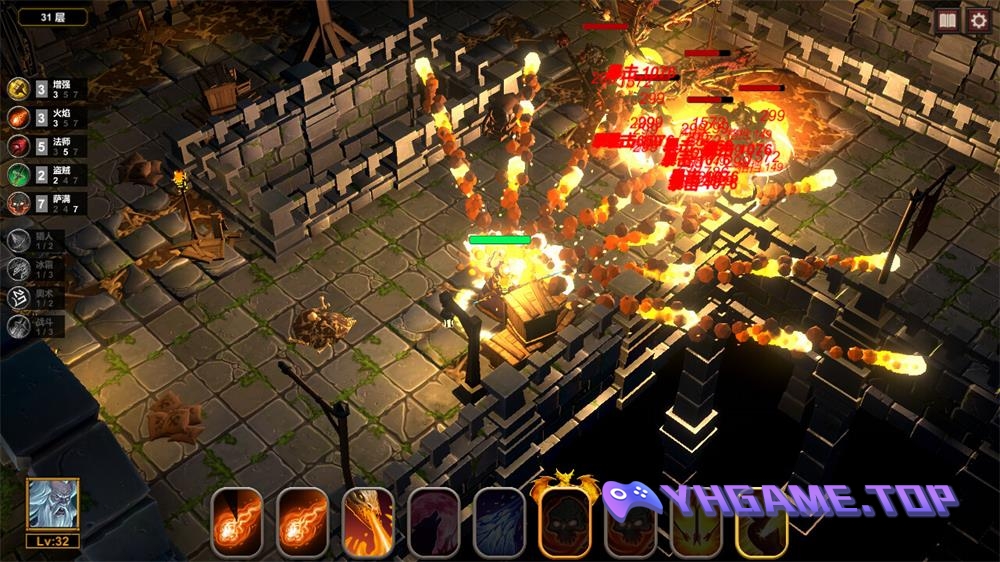Image resolution: width=1000 pixels, height=562 pixels.
Task: Show the inactive 战斗 synergy icon
Action: (x=18, y=326)
